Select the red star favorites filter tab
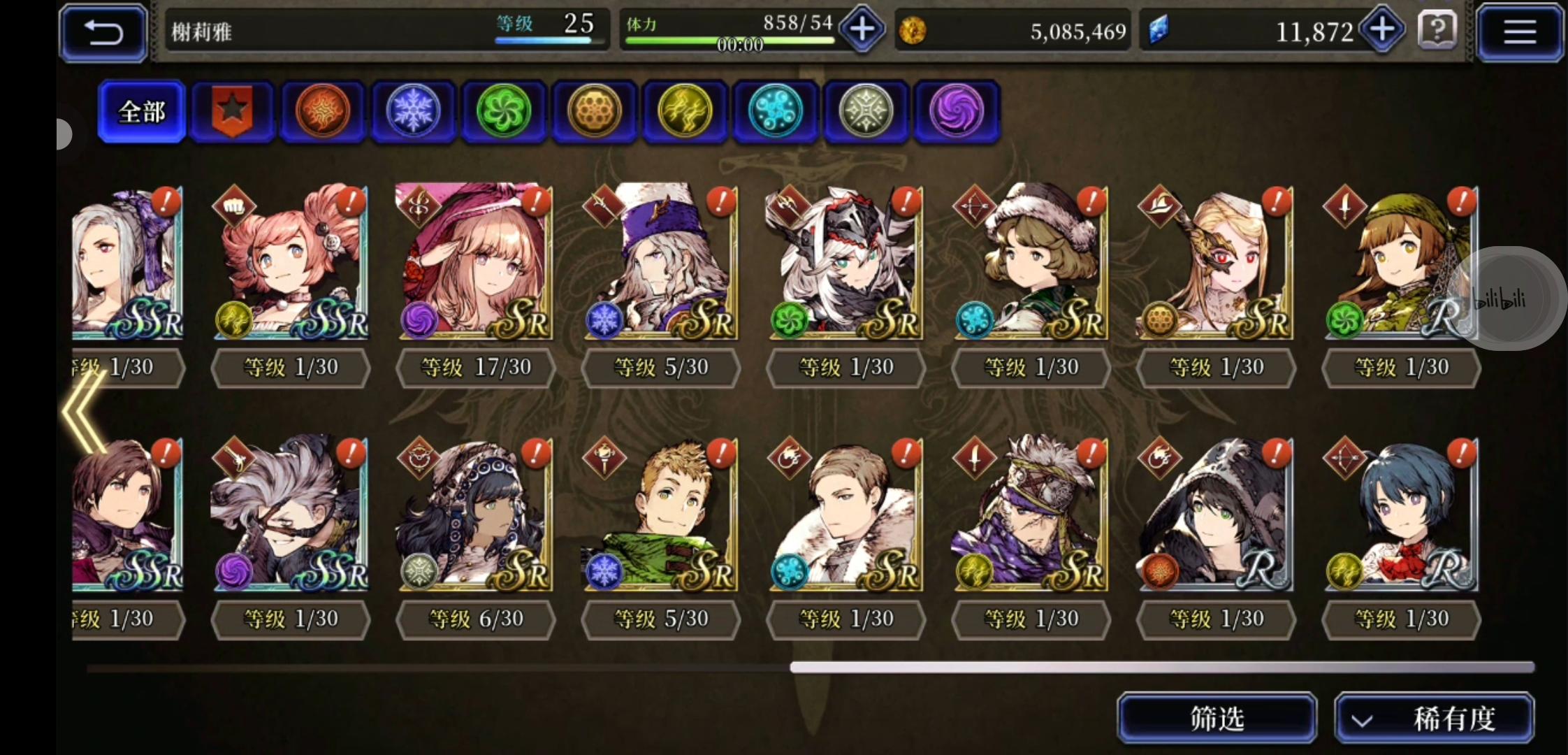Viewport: 1568px width, 755px height. [x=233, y=110]
